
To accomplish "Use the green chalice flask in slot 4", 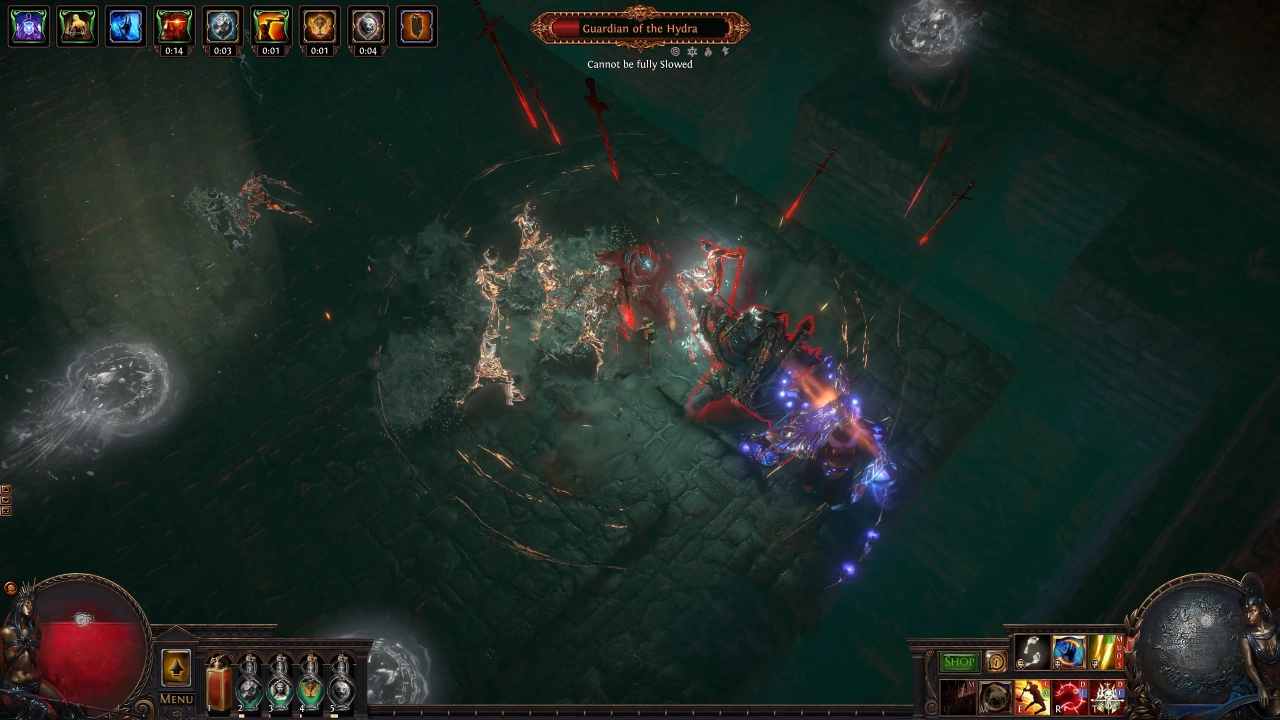I will [311, 684].
